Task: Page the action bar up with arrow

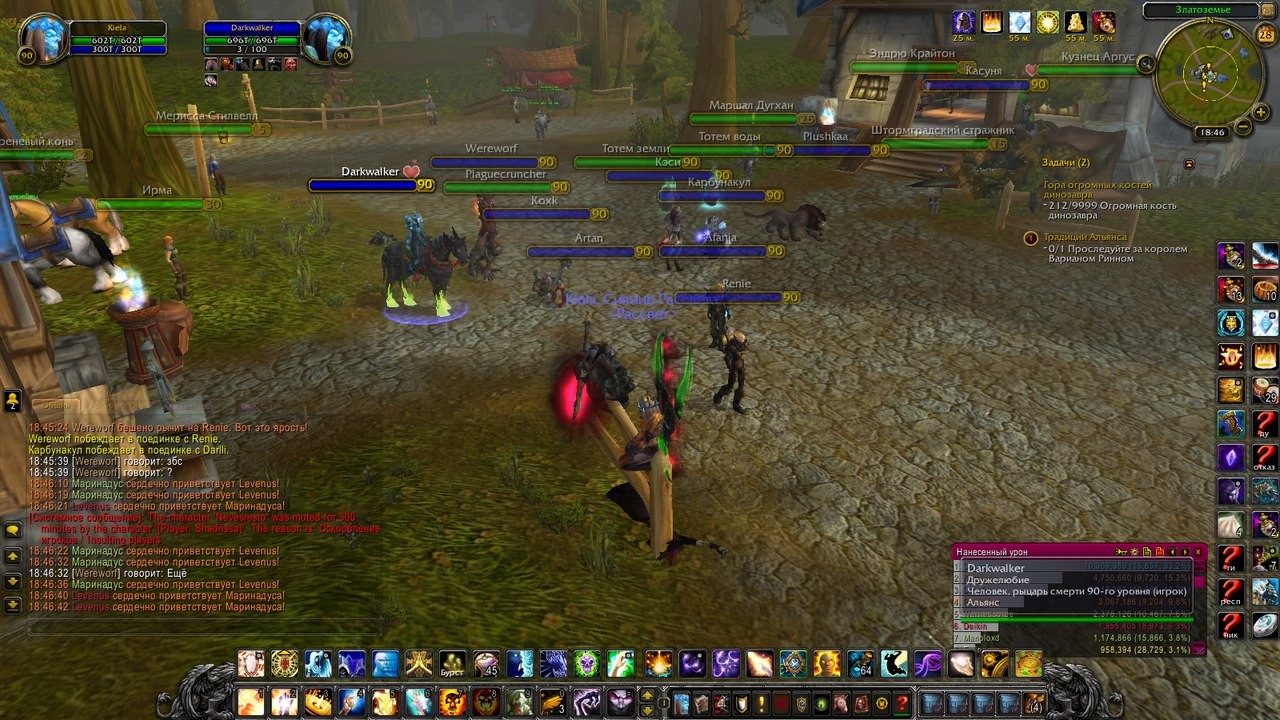Action: point(647,695)
